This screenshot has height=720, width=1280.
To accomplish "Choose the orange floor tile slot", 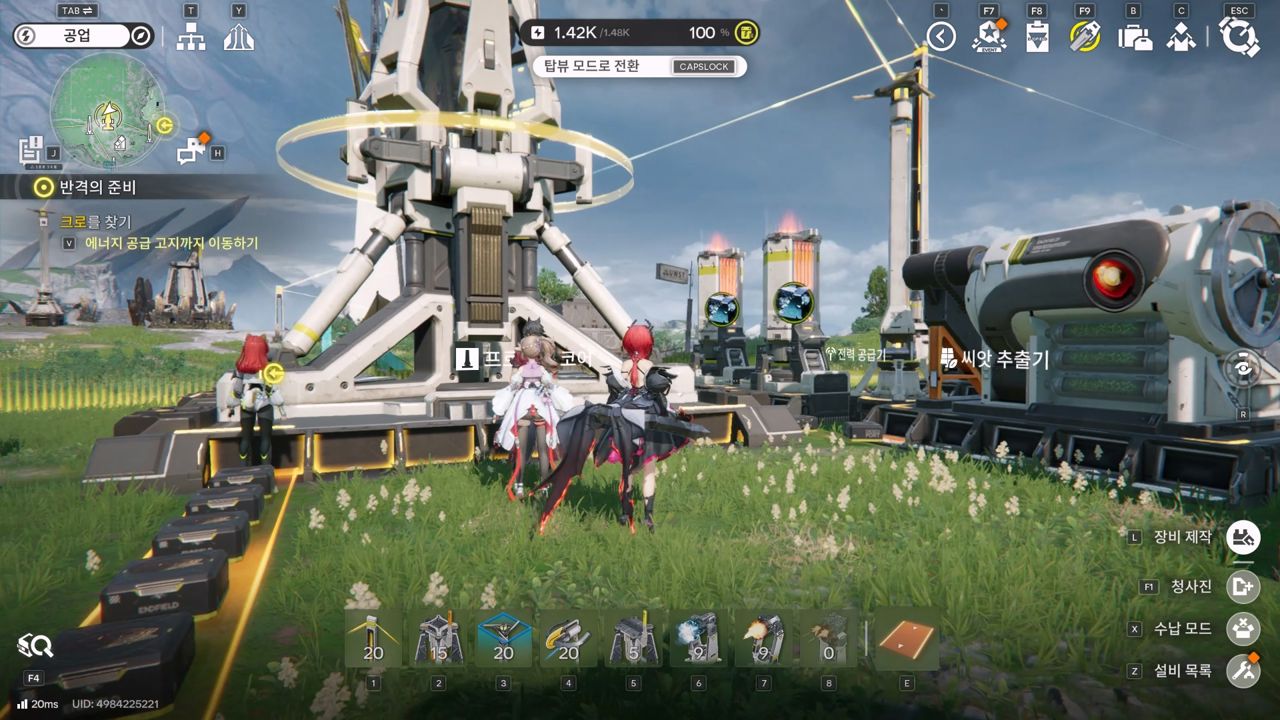I will point(907,638).
